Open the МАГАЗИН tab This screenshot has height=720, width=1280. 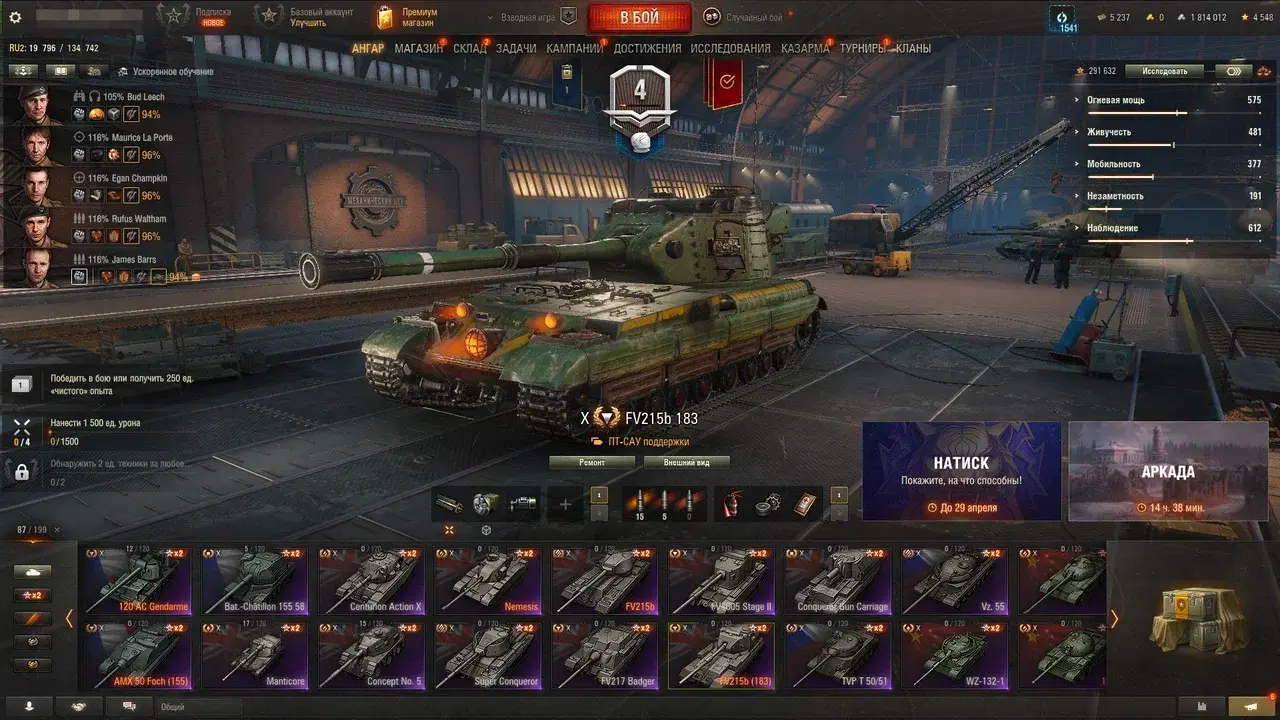pyautogui.click(x=418, y=48)
